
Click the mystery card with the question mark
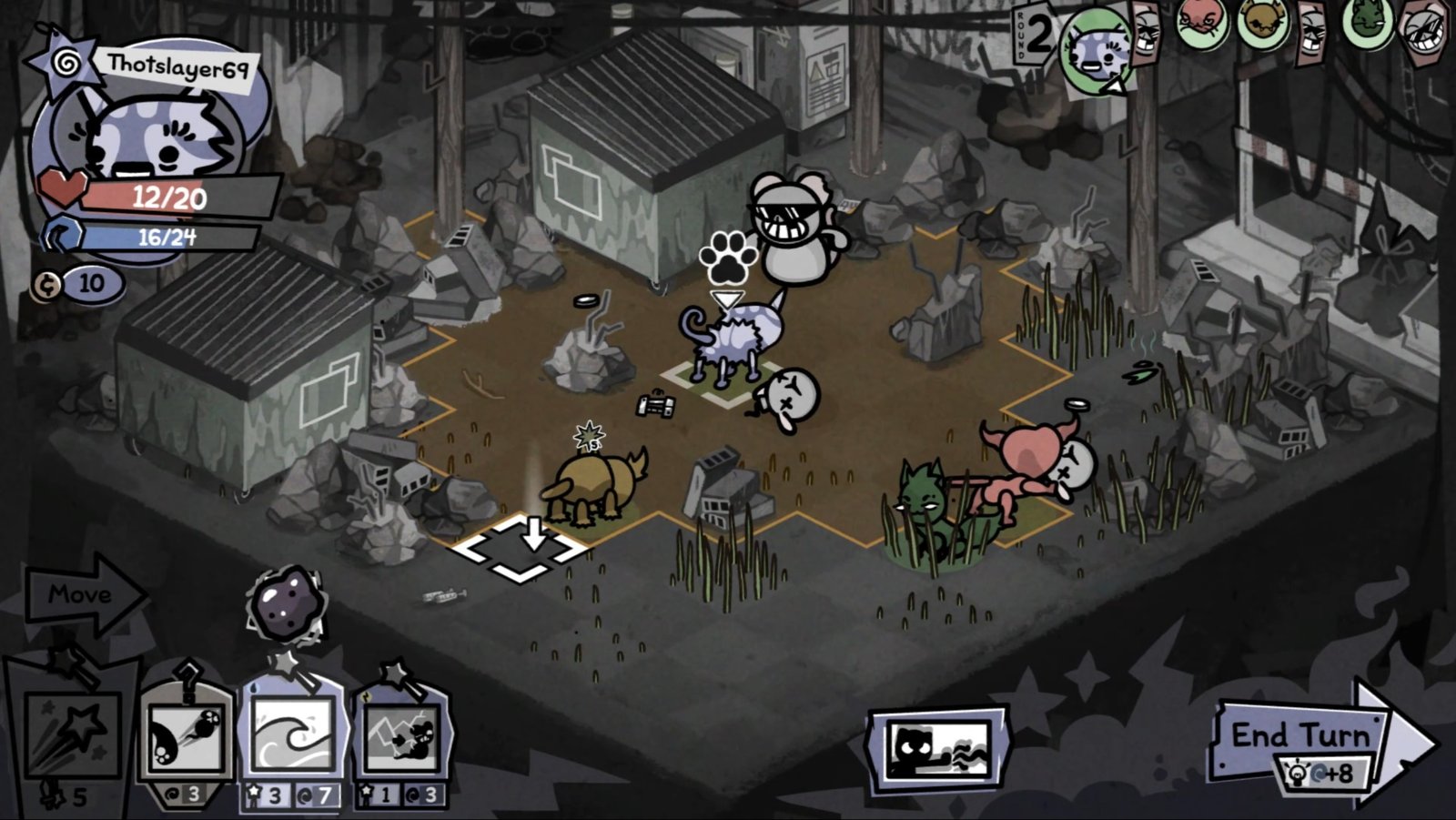187,681
